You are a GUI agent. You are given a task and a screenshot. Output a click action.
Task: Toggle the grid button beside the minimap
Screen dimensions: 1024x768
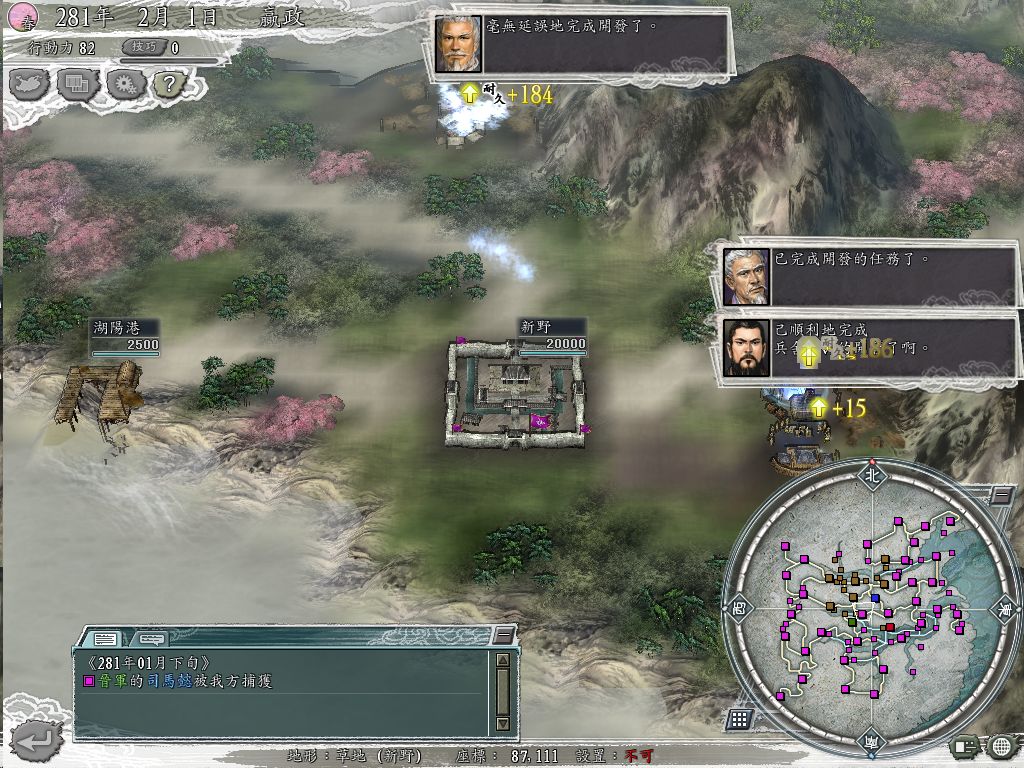(739, 718)
